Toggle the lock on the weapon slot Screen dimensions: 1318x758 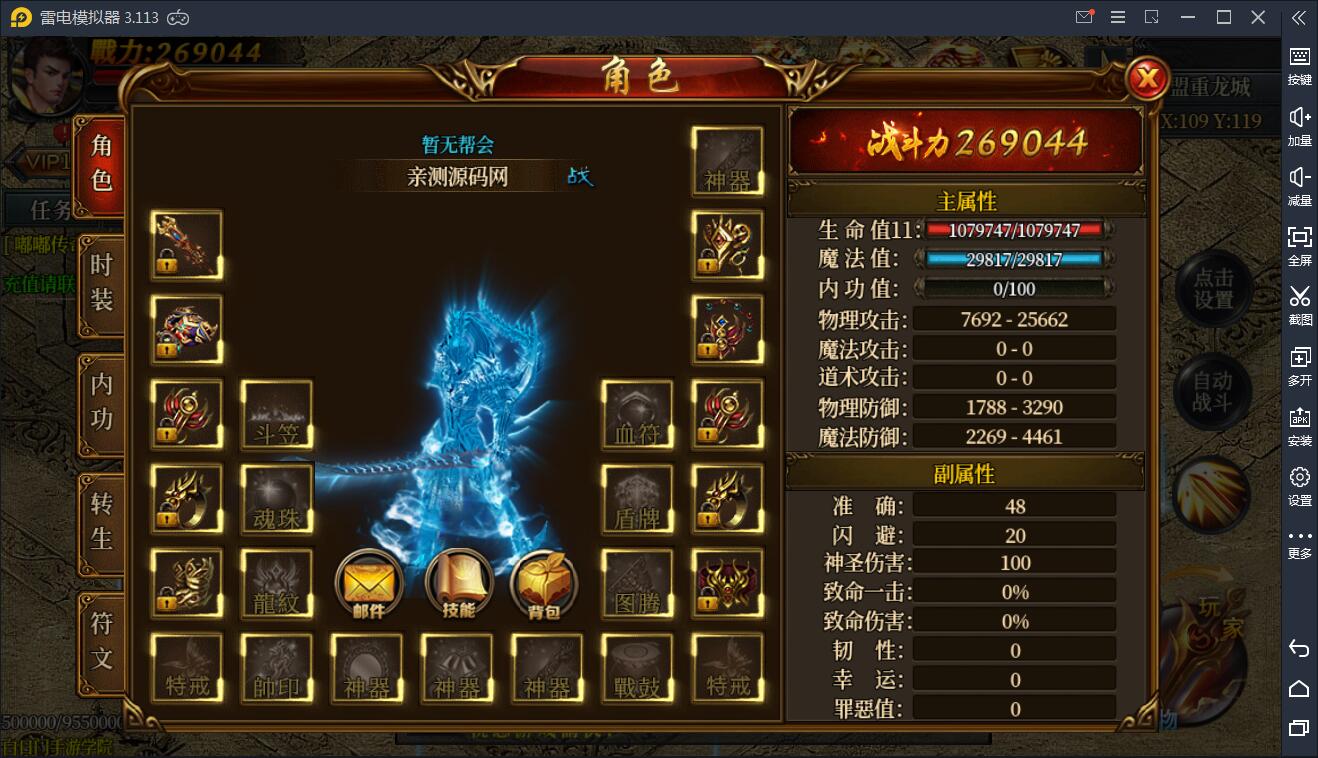pos(168,264)
